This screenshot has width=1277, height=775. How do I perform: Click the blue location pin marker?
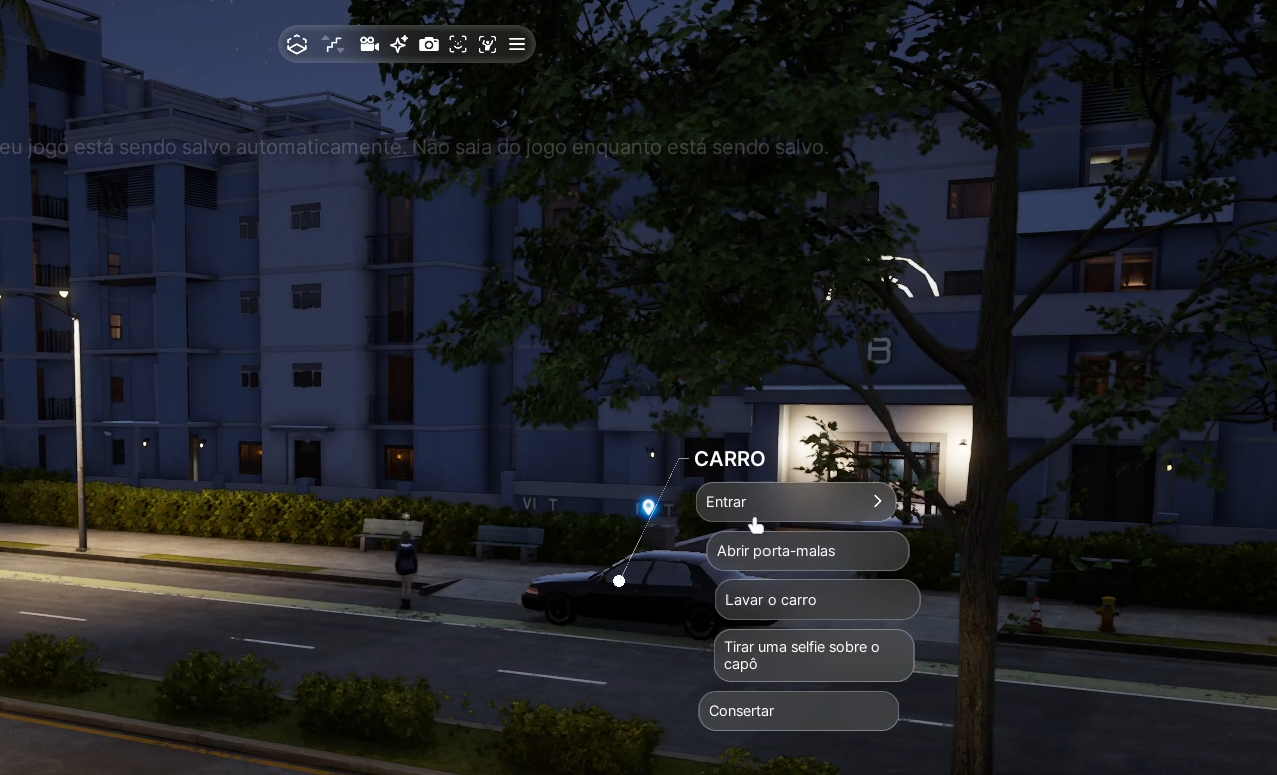[x=648, y=508]
